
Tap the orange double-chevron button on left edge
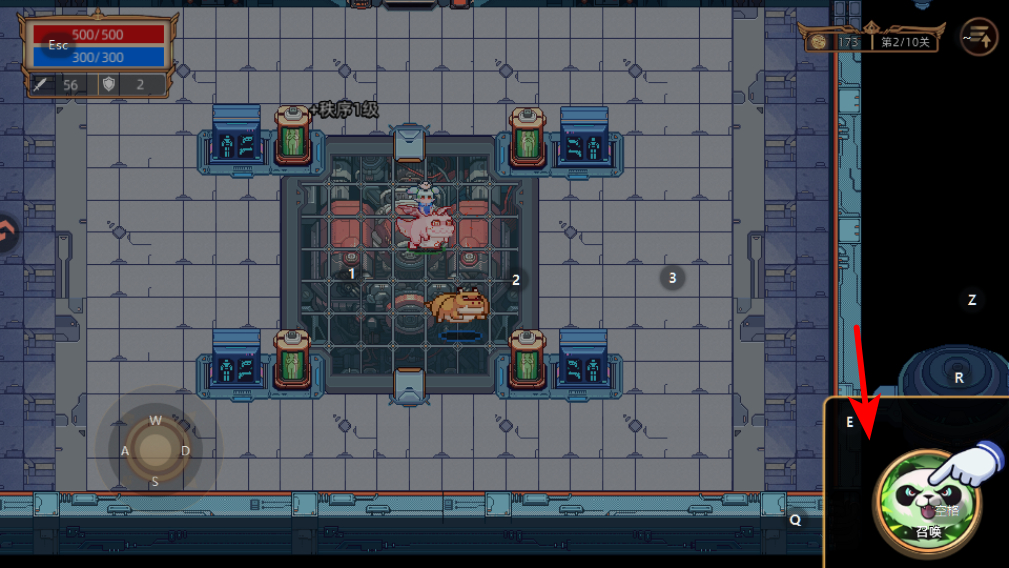pyautogui.click(x=7, y=234)
